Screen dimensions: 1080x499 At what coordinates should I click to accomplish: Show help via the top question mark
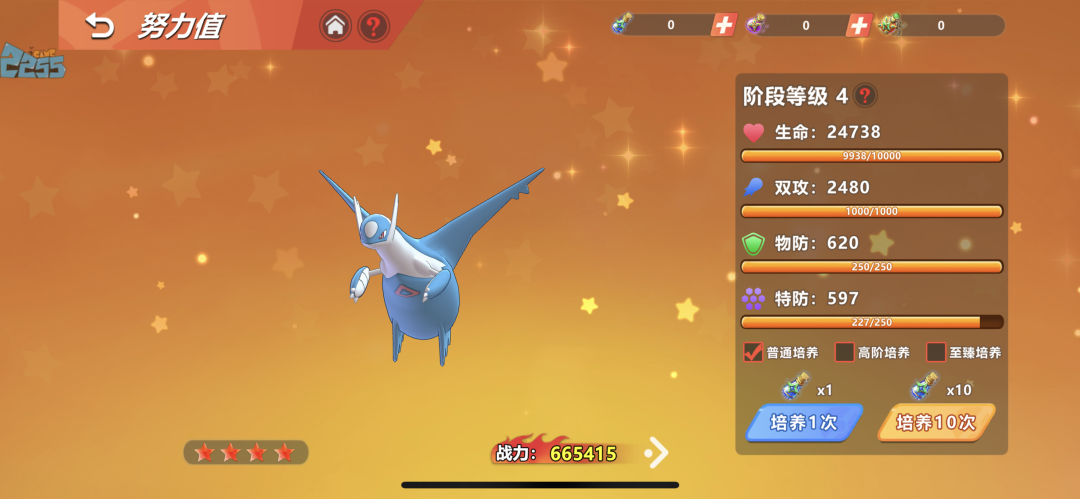pyautogui.click(x=373, y=26)
